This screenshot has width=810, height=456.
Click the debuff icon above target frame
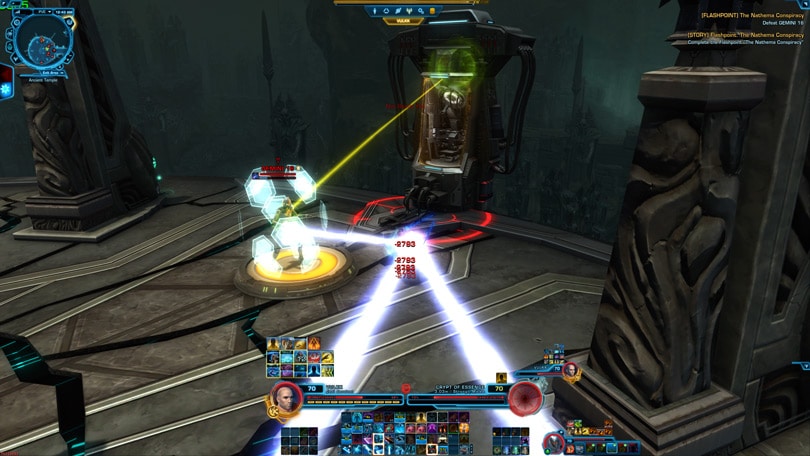point(502,378)
